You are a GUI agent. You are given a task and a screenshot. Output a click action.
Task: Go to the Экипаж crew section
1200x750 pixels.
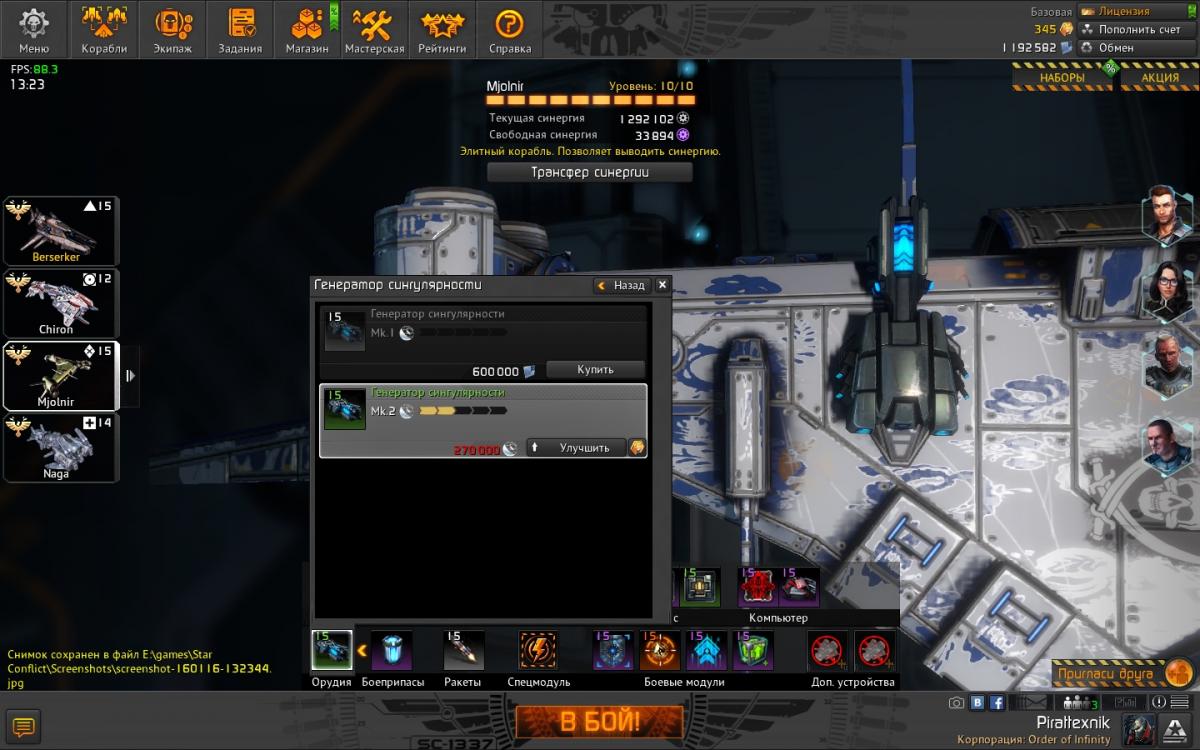point(174,30)
